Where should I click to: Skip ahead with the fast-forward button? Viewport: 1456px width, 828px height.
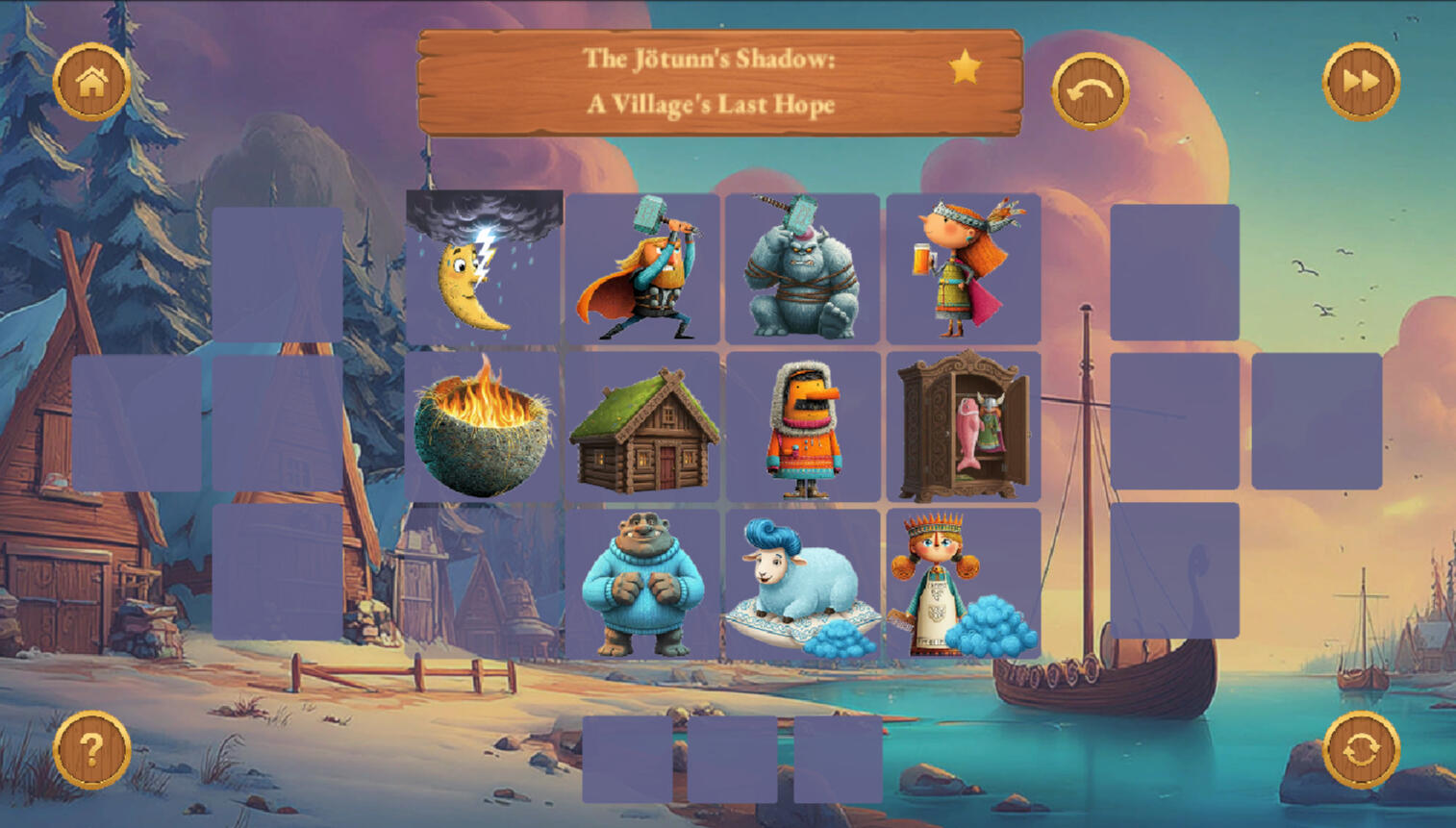coord(1361,82)
